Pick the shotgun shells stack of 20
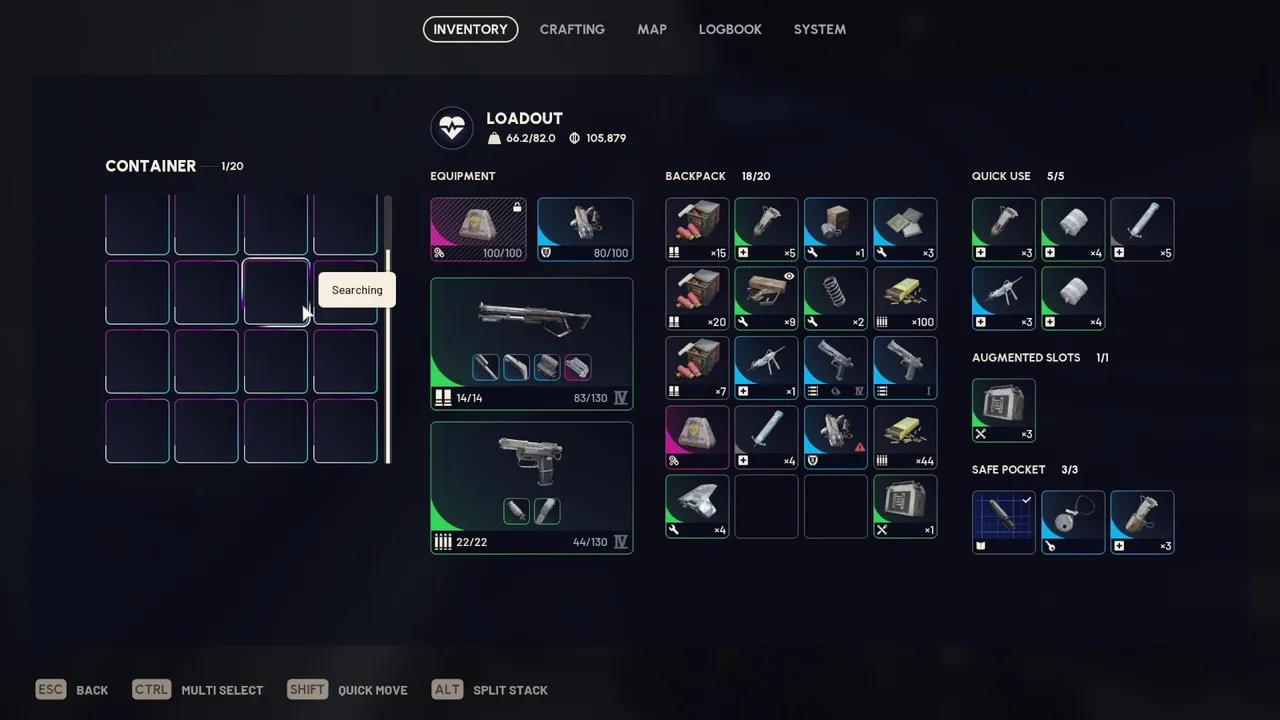Image resolution: width=1280 pixels, height=720 pixels. pyautogui.click(x=697, y=298)
